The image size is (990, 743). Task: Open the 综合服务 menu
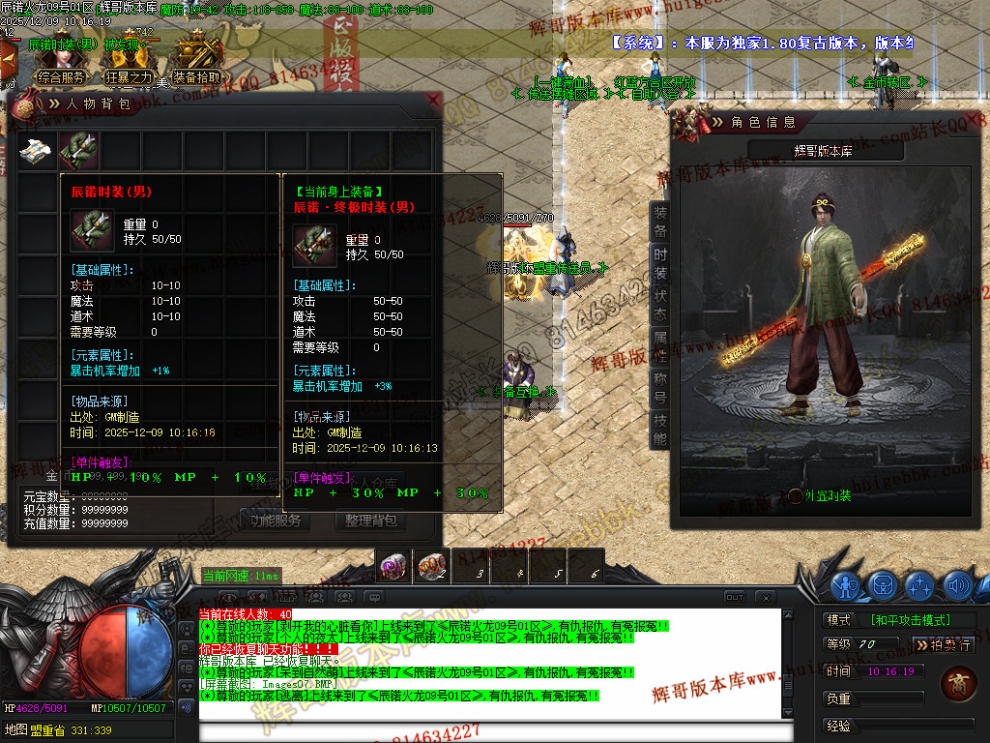[x=61, y=77]
